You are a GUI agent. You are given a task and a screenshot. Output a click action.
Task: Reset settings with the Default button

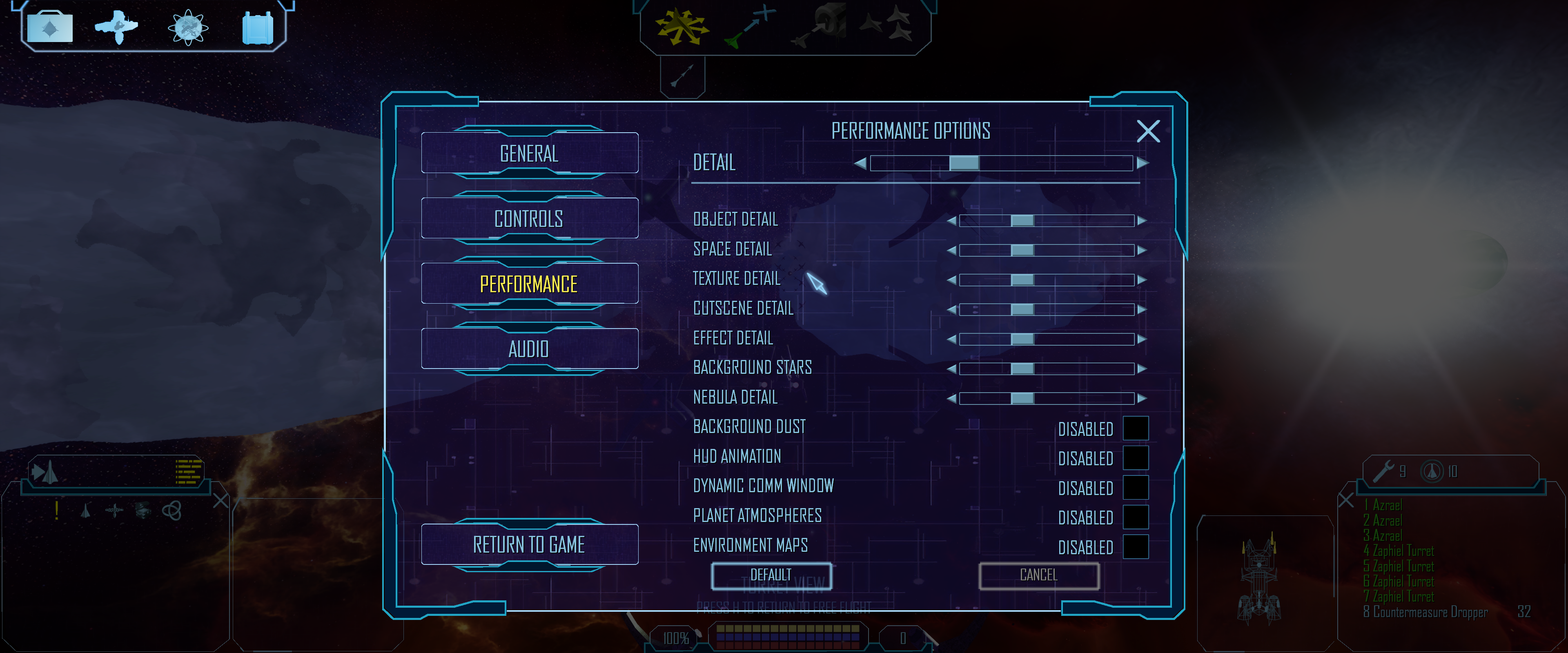(771, 575)
